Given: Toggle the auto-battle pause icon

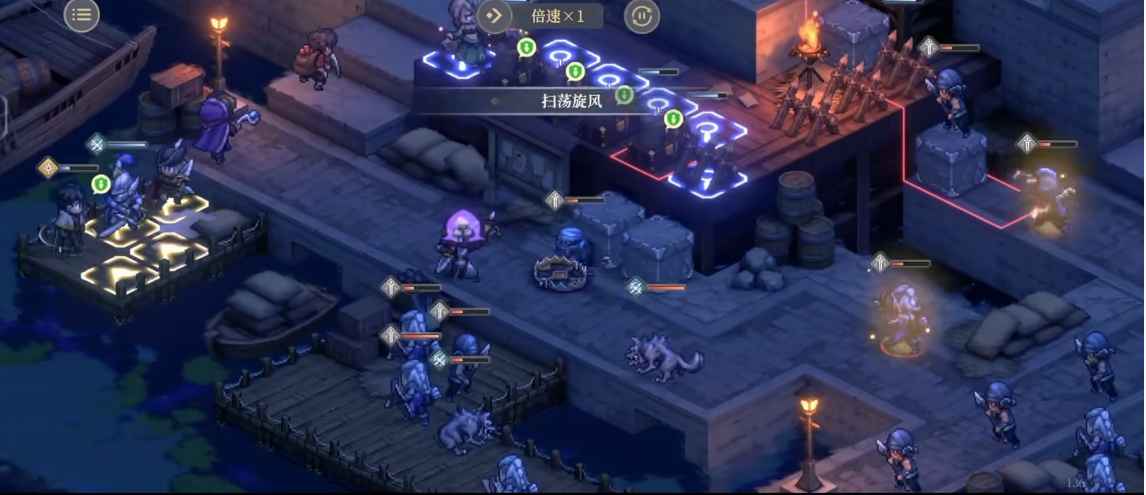Looking at the screenshot, I should (642, 16).
